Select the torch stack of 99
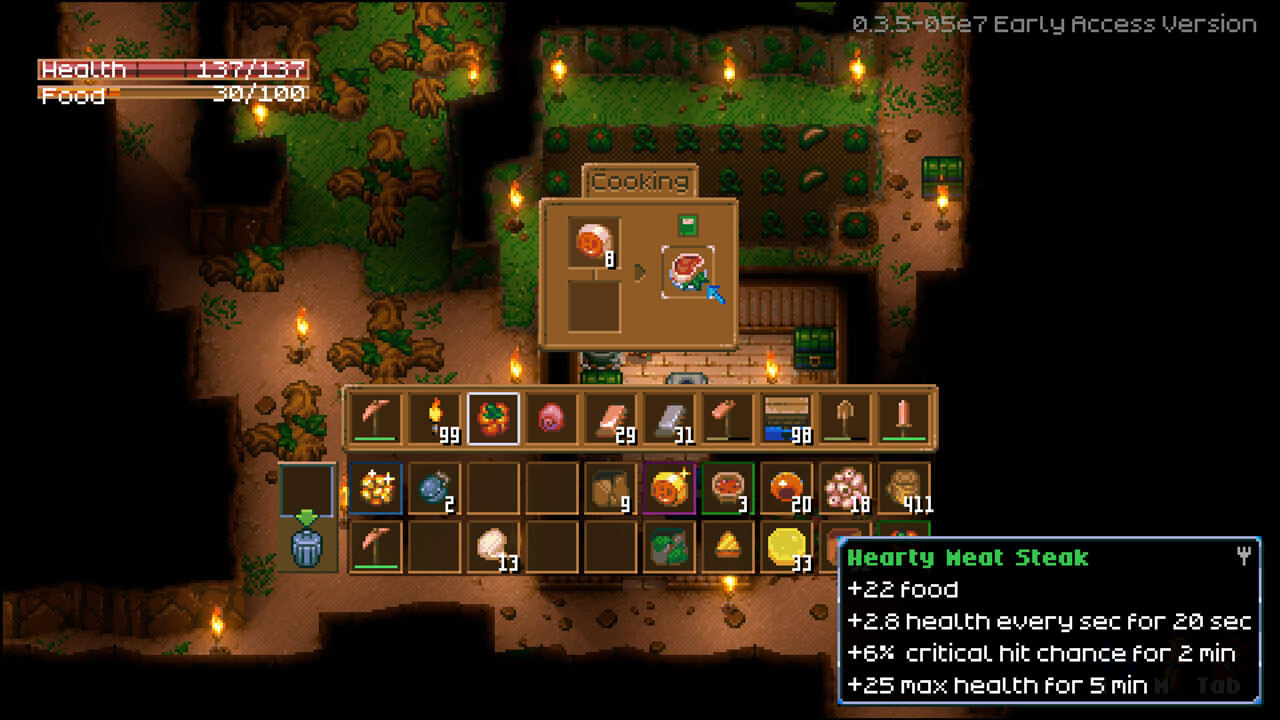The width and height of the screenshot is (1280, 720). coord(435,418)
